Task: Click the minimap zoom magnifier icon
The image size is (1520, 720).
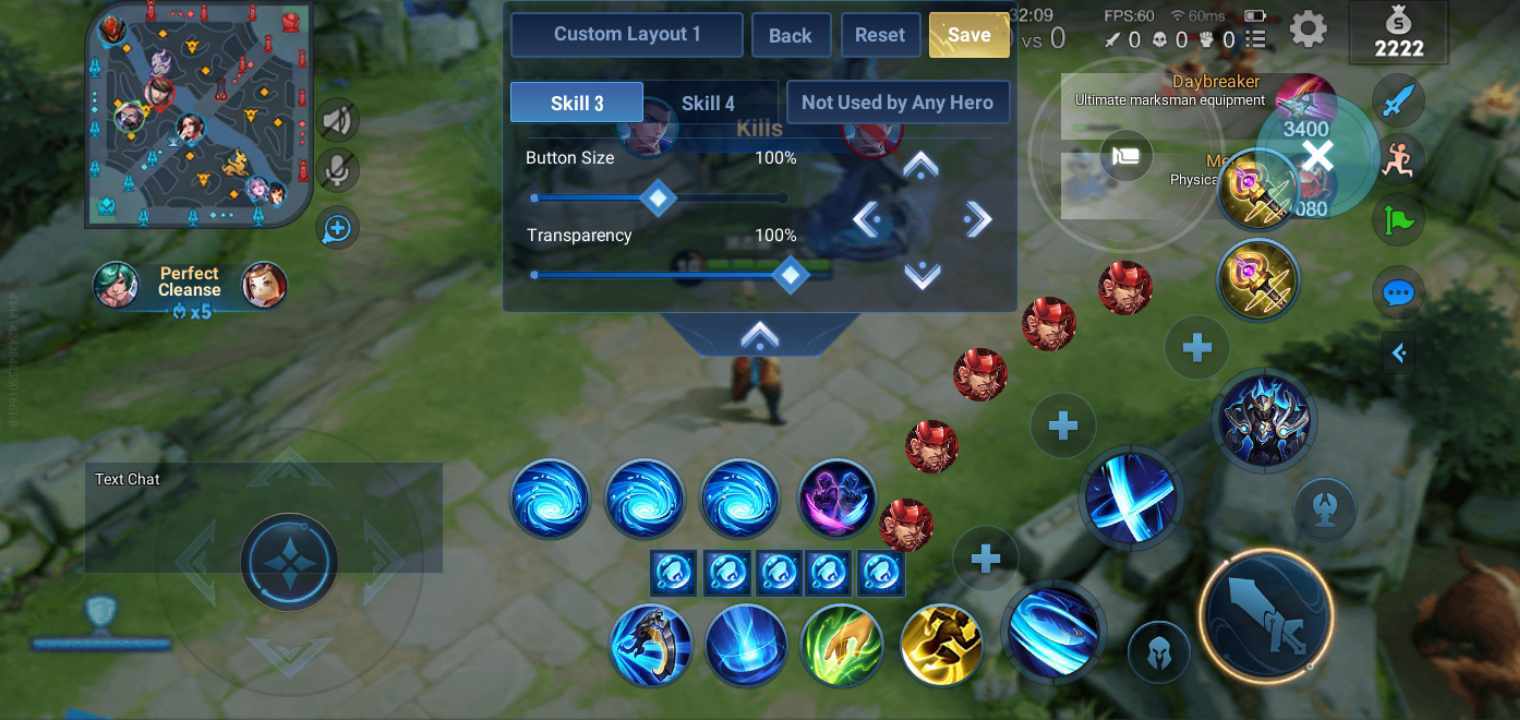Action: 336,229
